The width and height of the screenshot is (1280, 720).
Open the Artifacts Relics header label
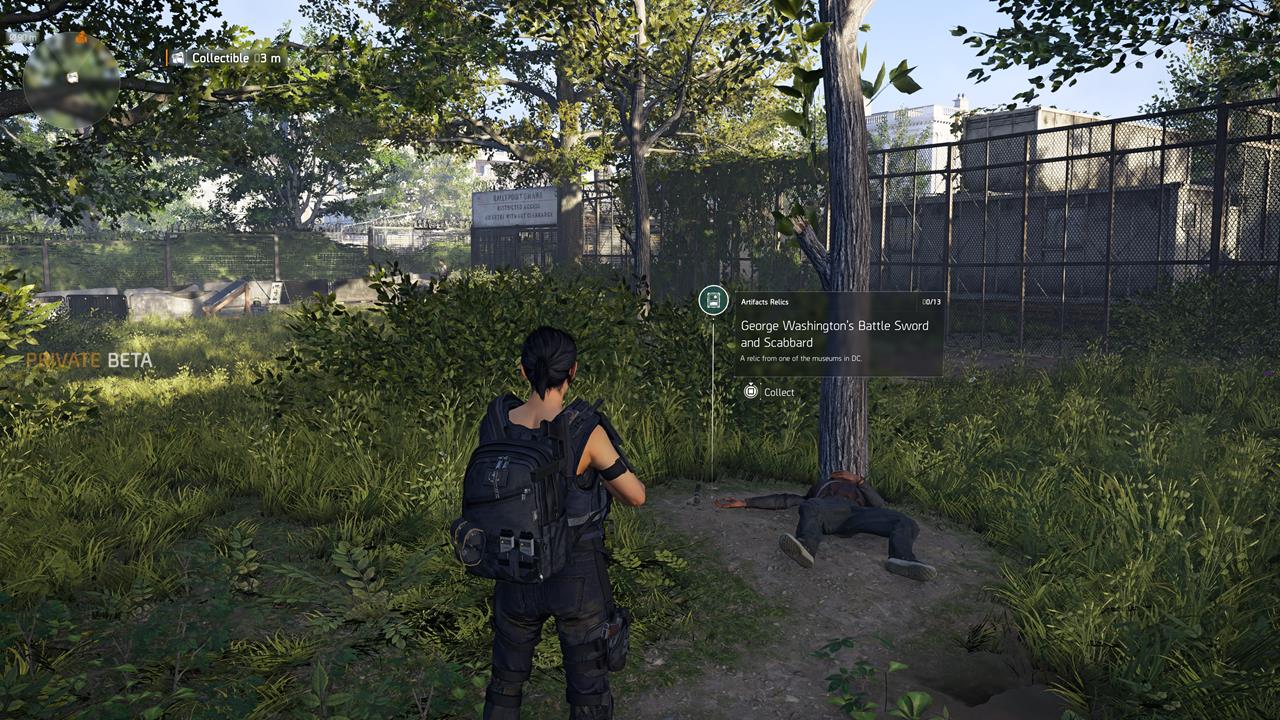click(x=765, y=302)
